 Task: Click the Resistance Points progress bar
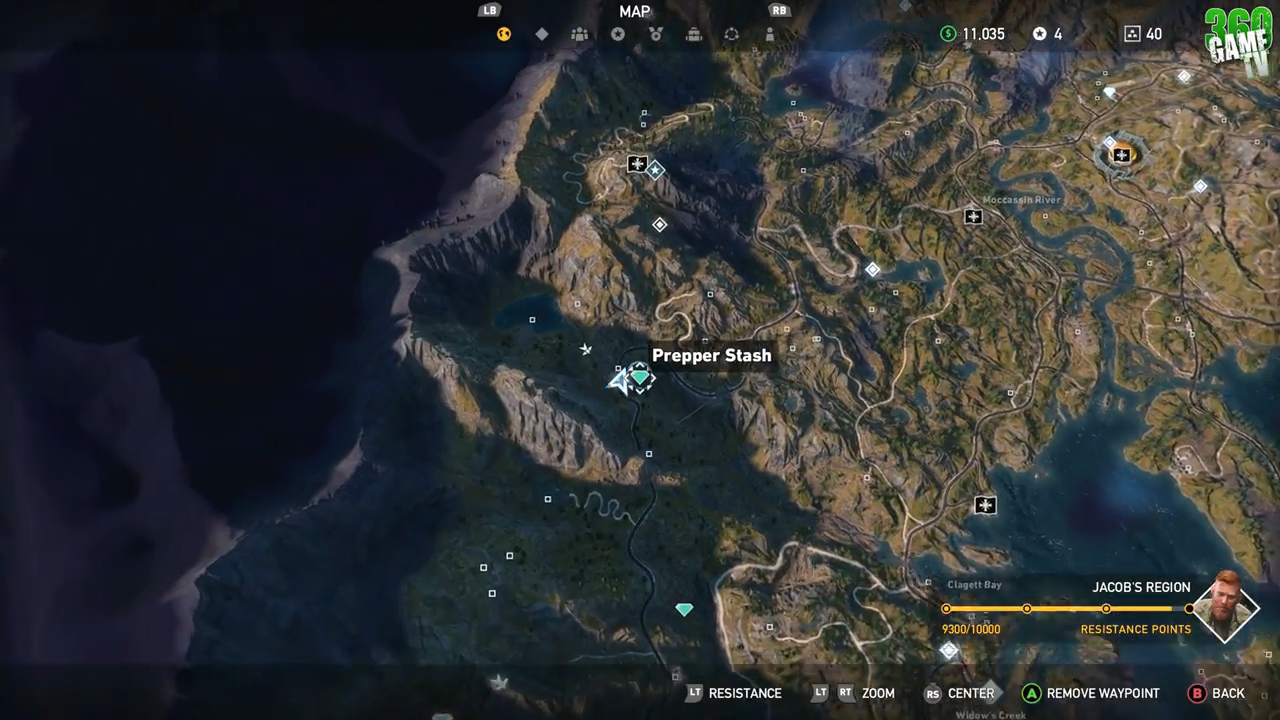pyautogui.click(x=1070, y=608)
